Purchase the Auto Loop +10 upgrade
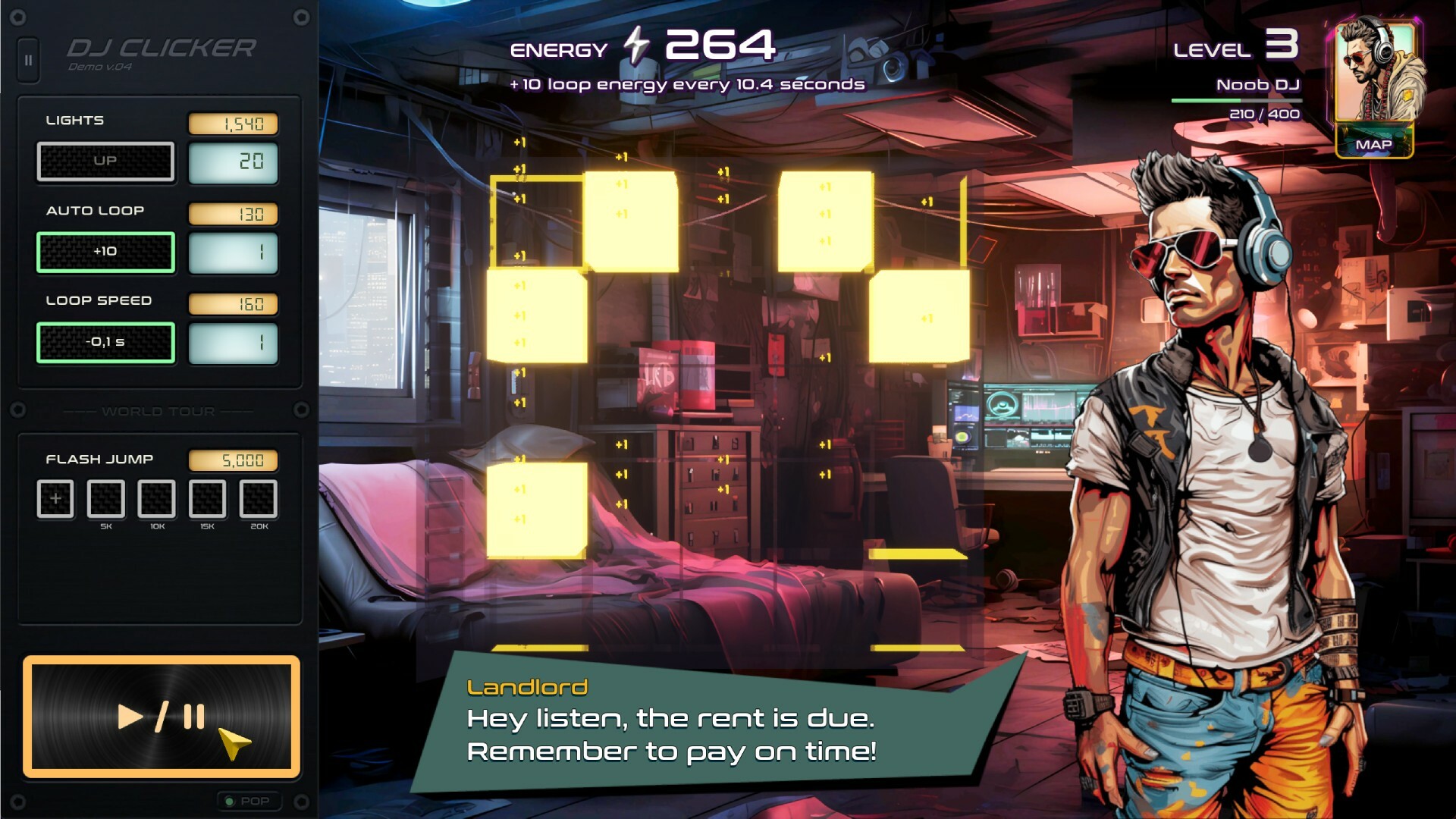The width and height of the screenshot is (1456, 819). [105, 252]
